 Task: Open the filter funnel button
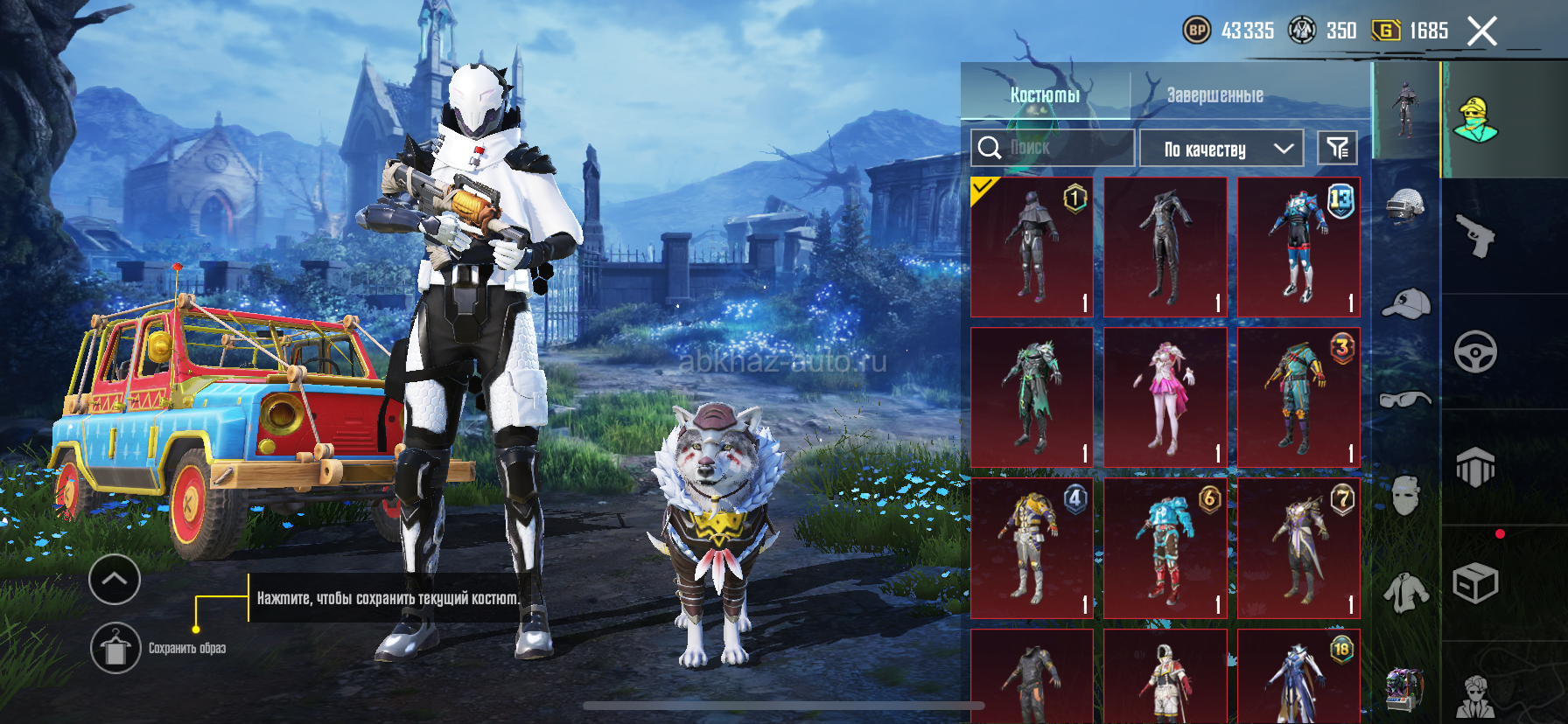1337,149
